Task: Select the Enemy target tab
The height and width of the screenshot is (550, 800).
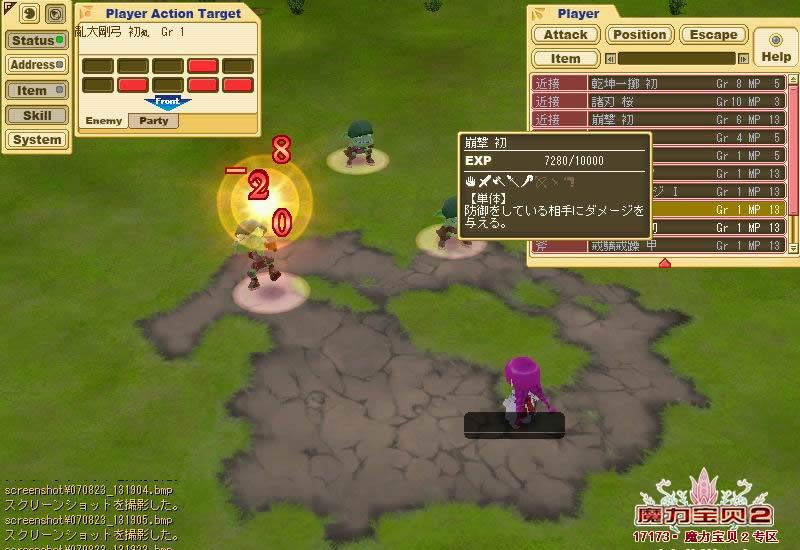Action: 103,121
